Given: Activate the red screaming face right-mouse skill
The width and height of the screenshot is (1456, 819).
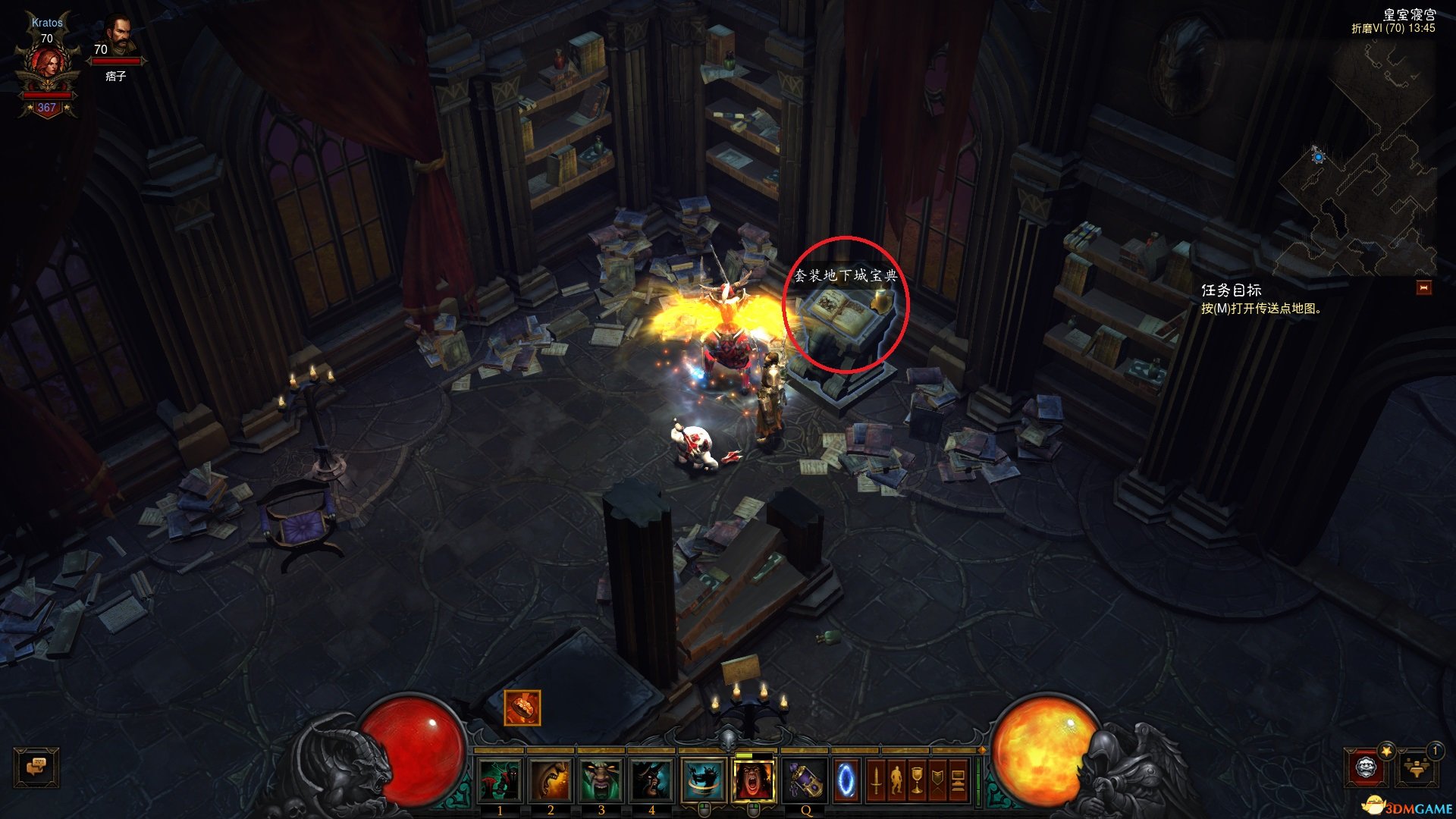Looking at the screenshot, I should 754,779.
